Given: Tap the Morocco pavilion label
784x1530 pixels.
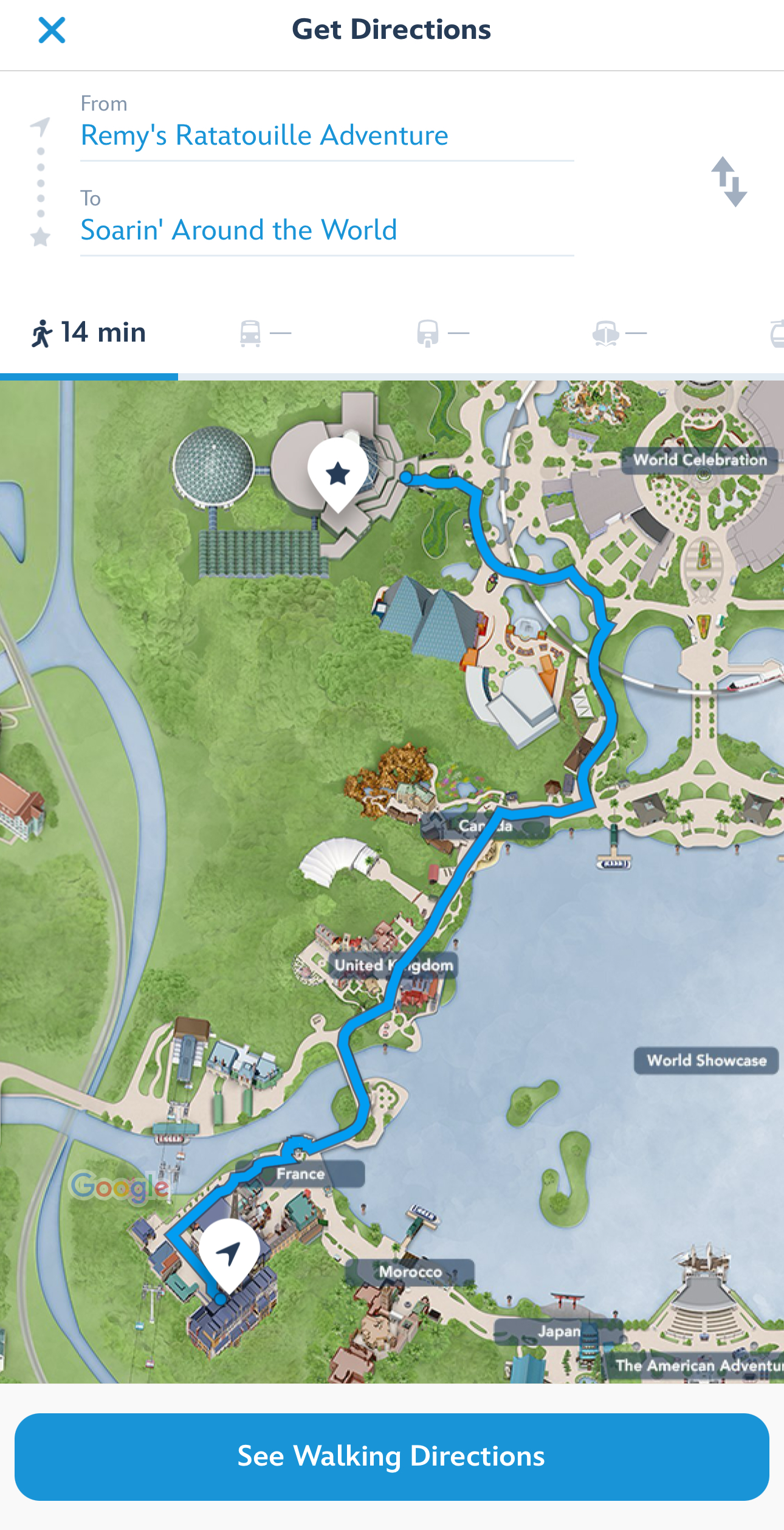Looking at the screenshot, I should click(x=410, y=1272).
